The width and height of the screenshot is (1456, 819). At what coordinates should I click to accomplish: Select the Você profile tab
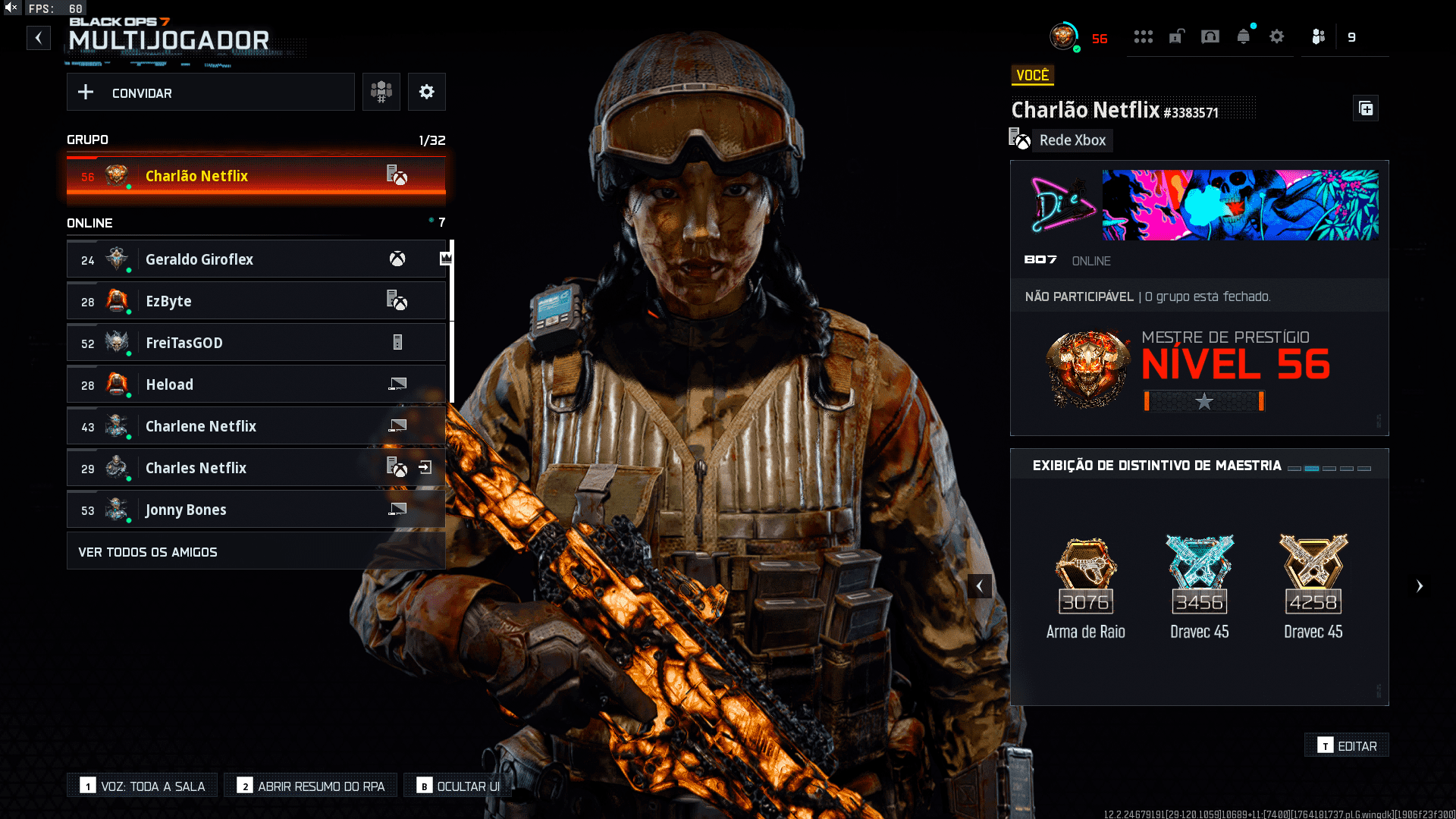(x=1033, y=75)
